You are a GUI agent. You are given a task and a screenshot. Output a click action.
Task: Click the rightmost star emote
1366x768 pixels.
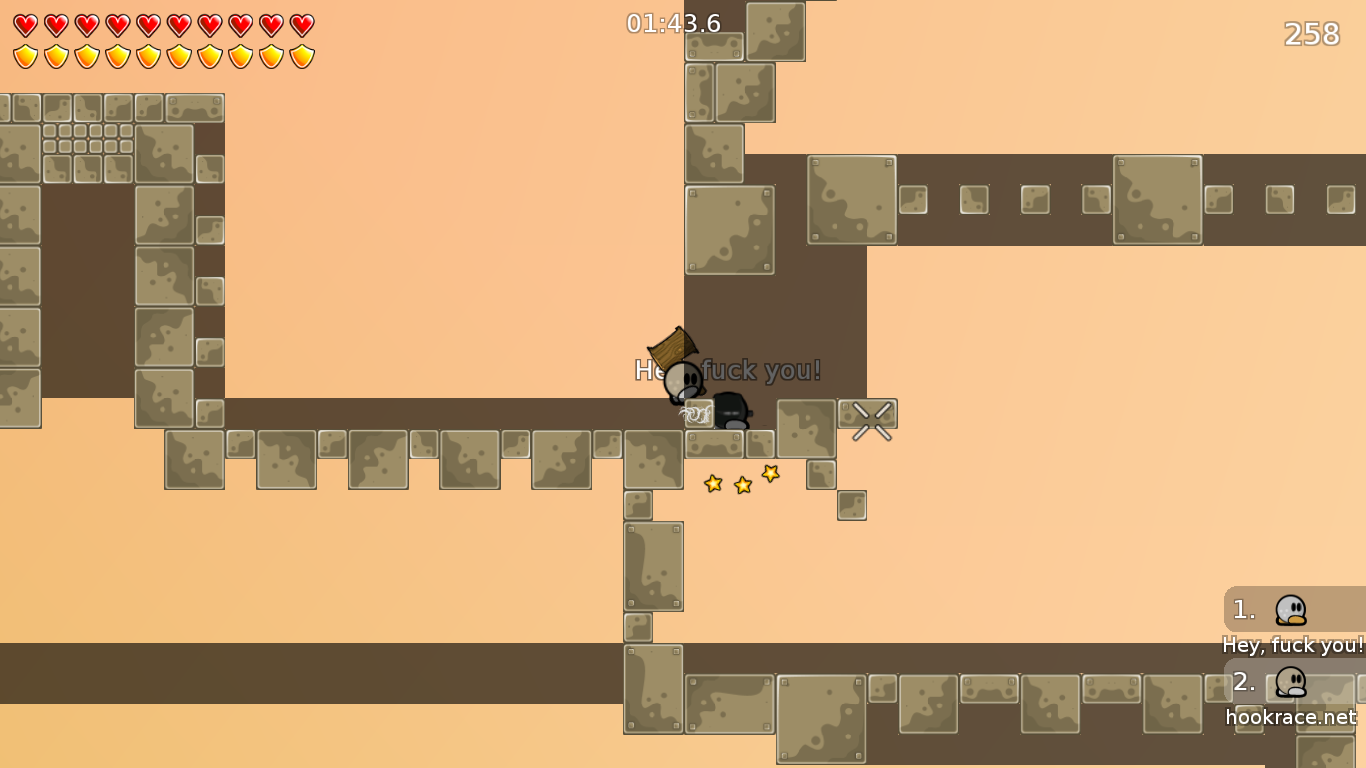point(769,475)
